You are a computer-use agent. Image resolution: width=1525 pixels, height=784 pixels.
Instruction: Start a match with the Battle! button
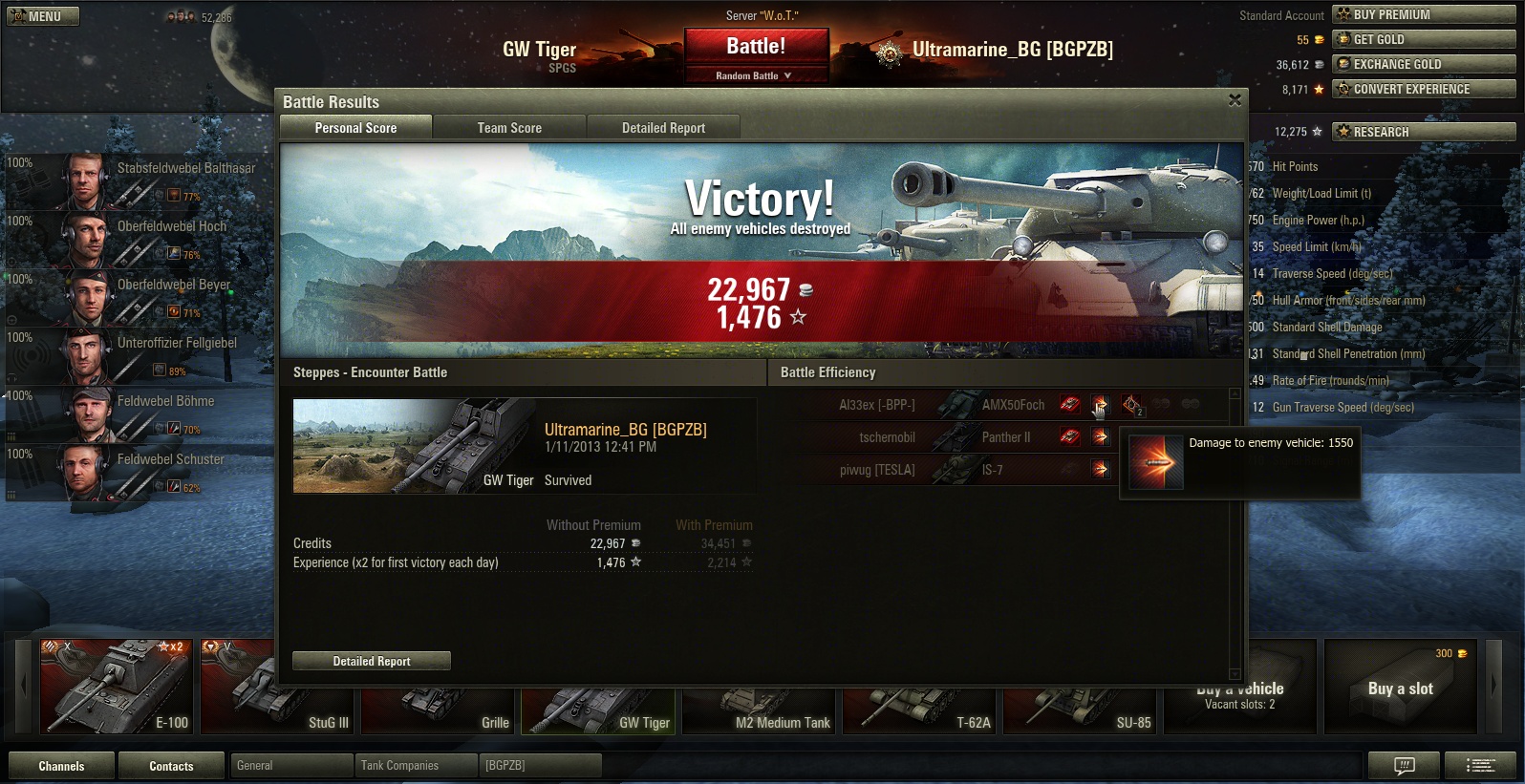coord(756,47)
